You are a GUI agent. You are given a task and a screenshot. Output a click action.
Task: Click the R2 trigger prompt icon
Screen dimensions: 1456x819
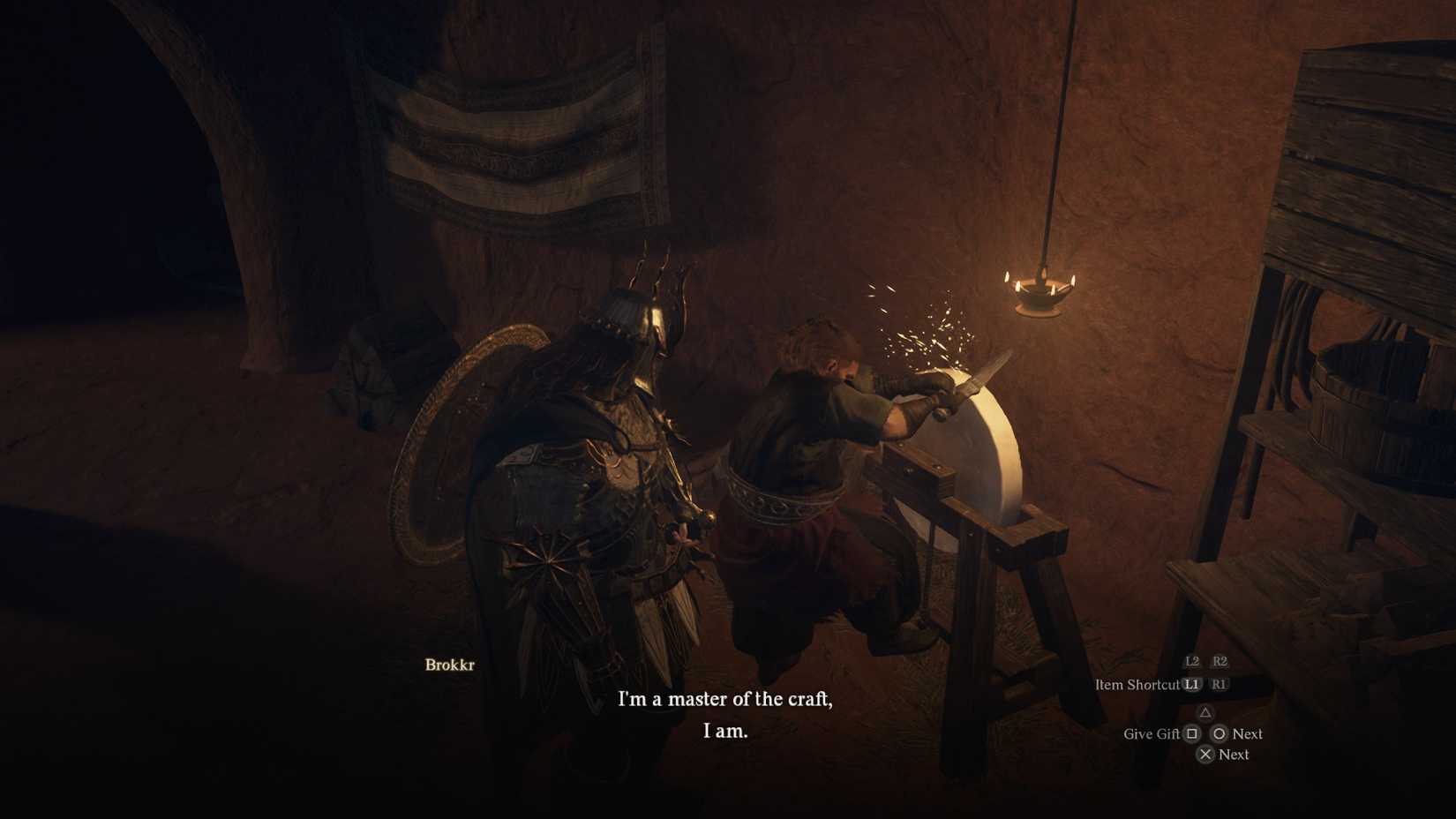(1220, 662)
